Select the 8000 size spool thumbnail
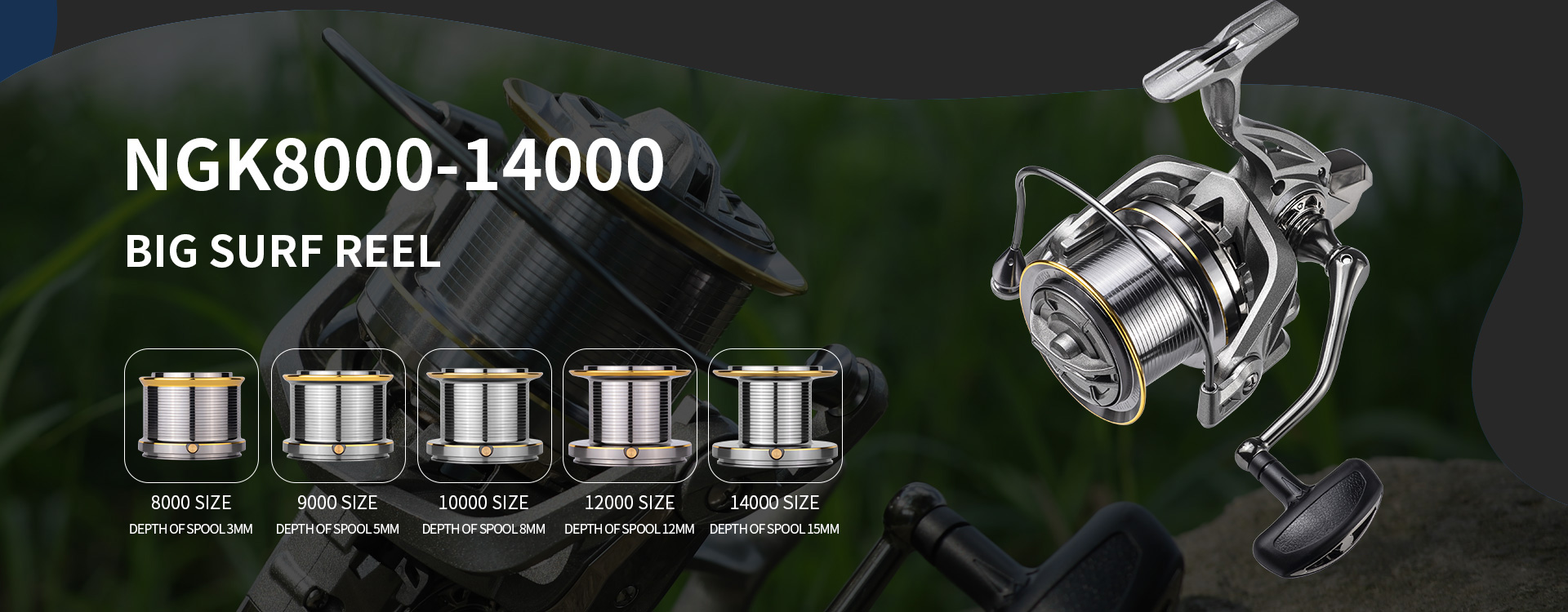The width and height of the screenshot is (1568, 612). point(191,415)
